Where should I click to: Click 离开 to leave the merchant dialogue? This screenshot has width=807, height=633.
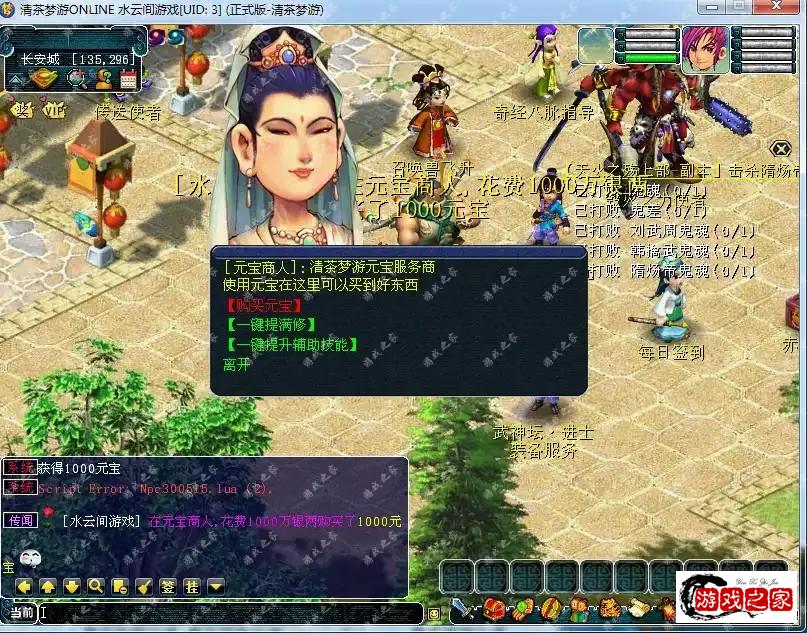coord(238,364)
